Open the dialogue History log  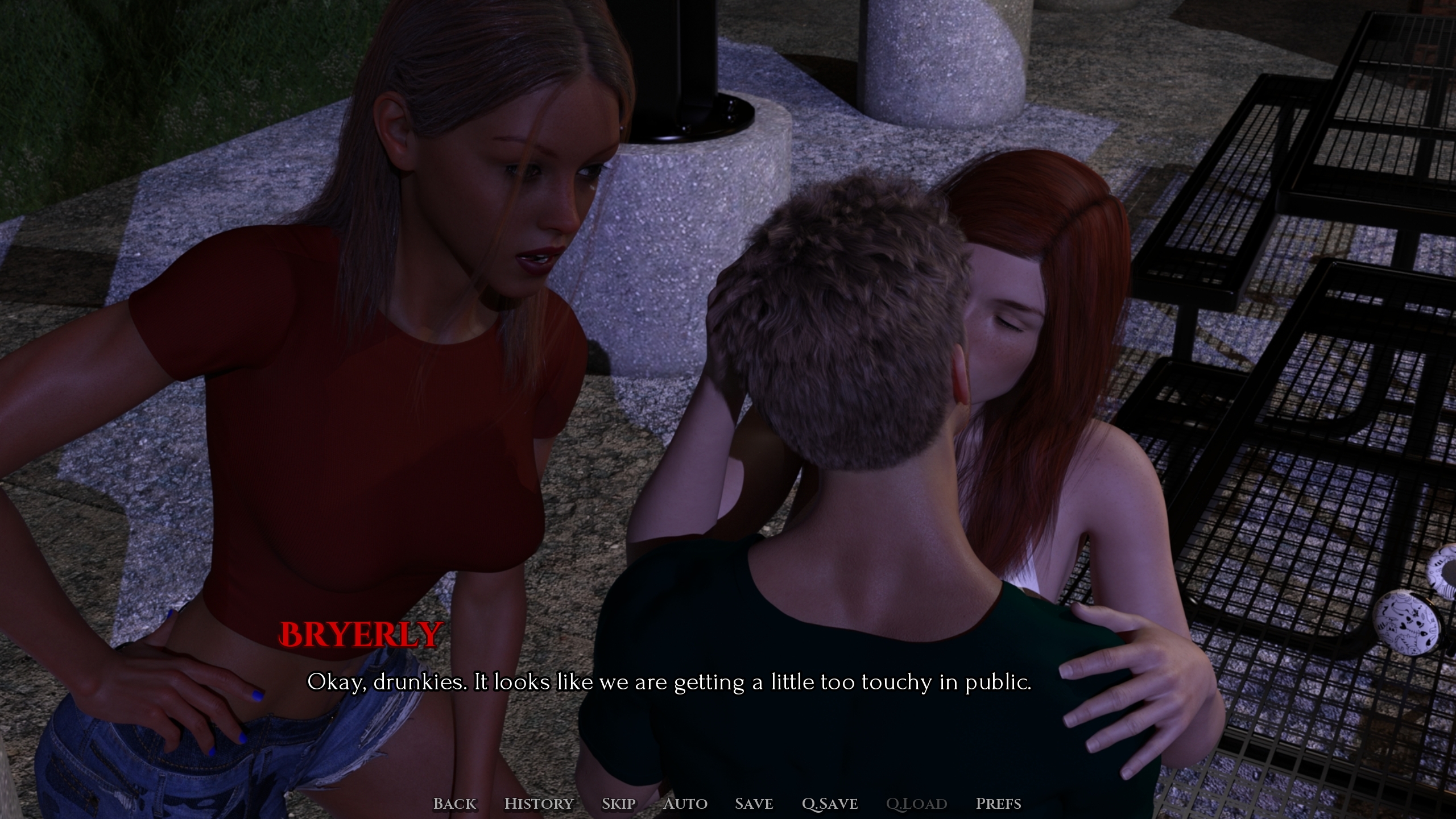[x=539, y=804]
